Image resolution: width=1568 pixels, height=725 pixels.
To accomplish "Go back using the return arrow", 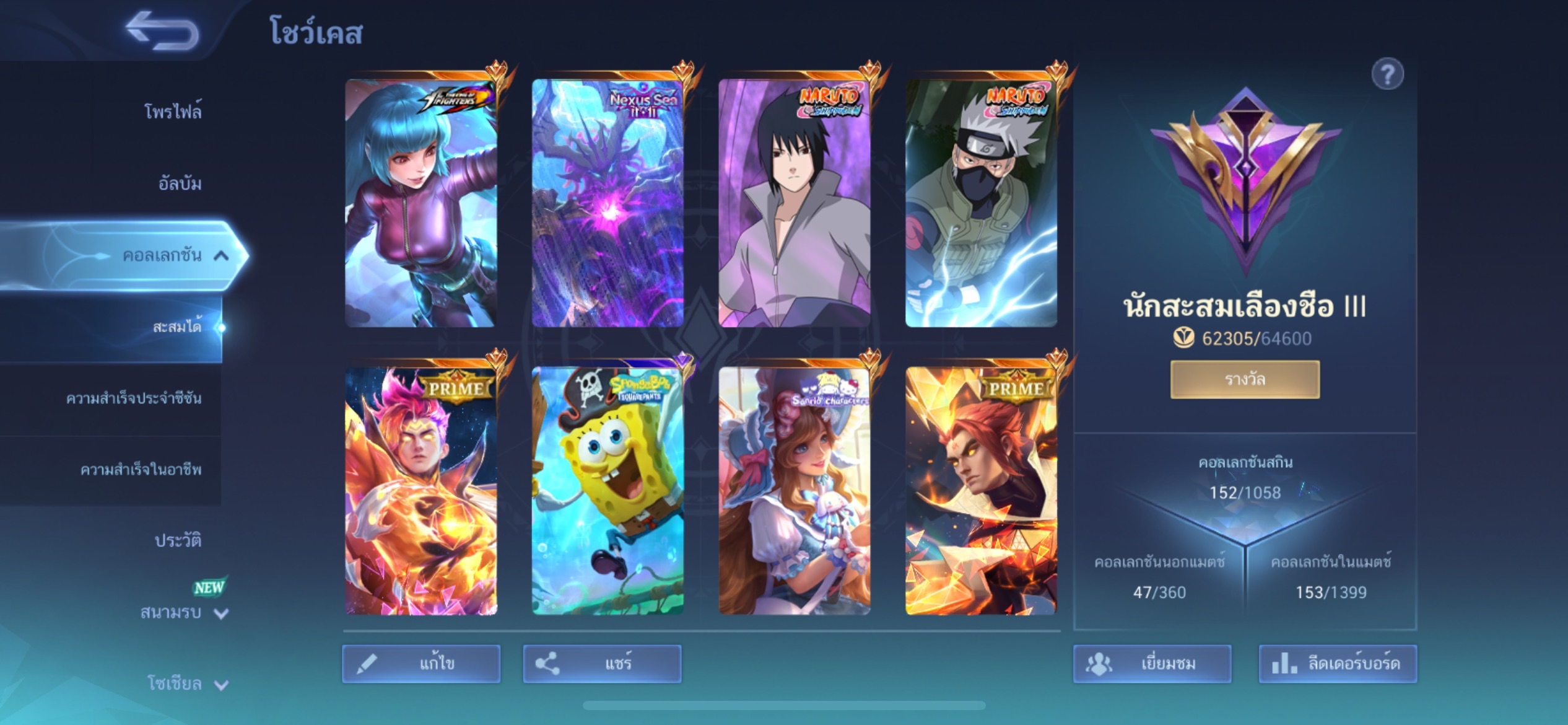I will click(x=162, y=31).
